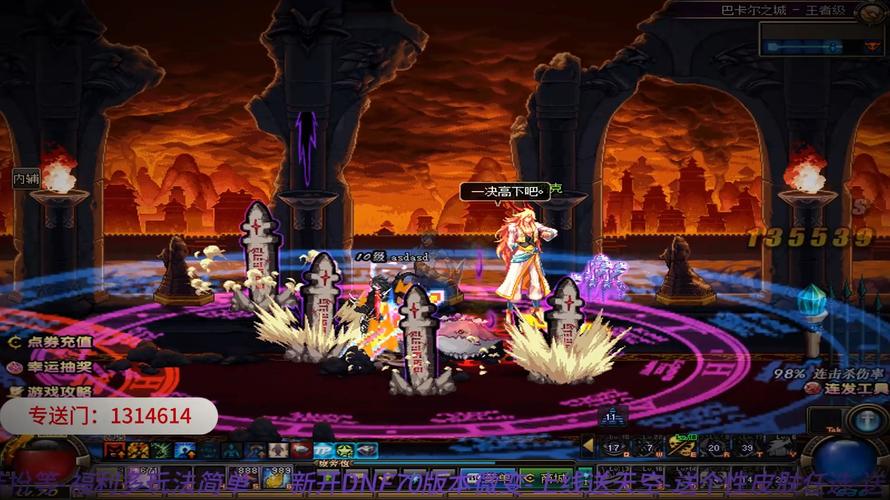Open the 幸运抽奖 lucky draw
The width and height of the screenshot is (890, 500).
(50, 366)
